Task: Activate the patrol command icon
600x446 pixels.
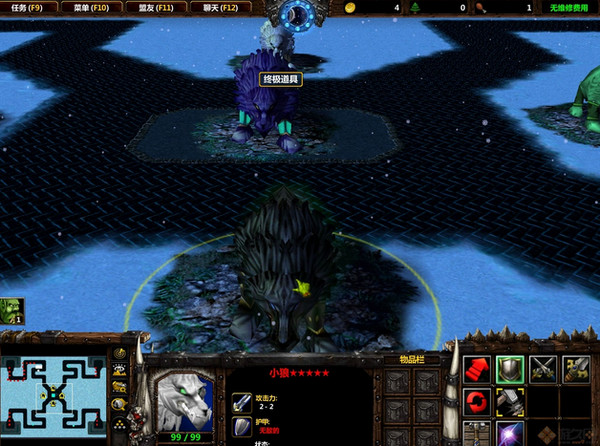Action: pos(577,368)
